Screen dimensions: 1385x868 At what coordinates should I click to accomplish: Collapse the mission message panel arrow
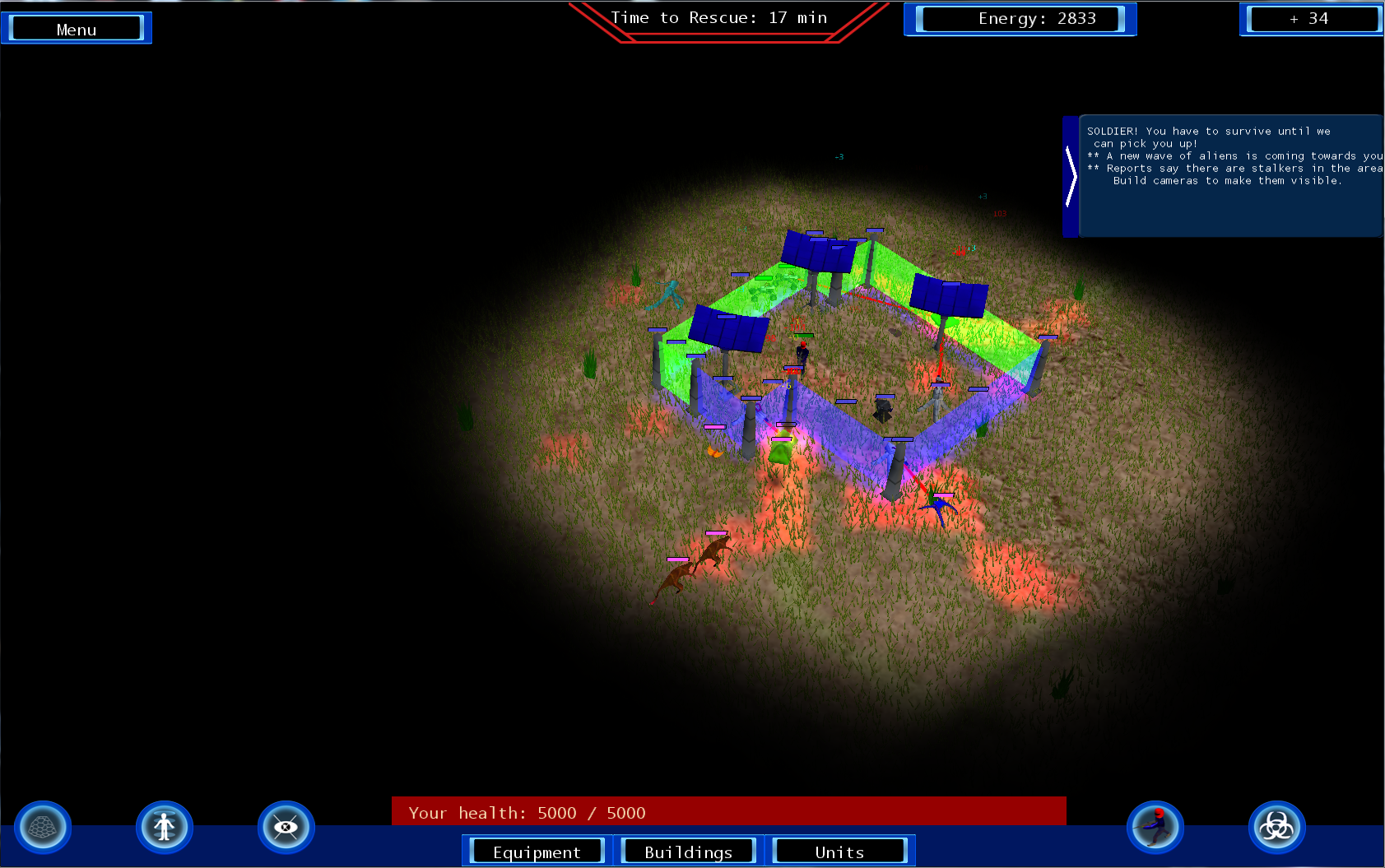point(1070,176)
